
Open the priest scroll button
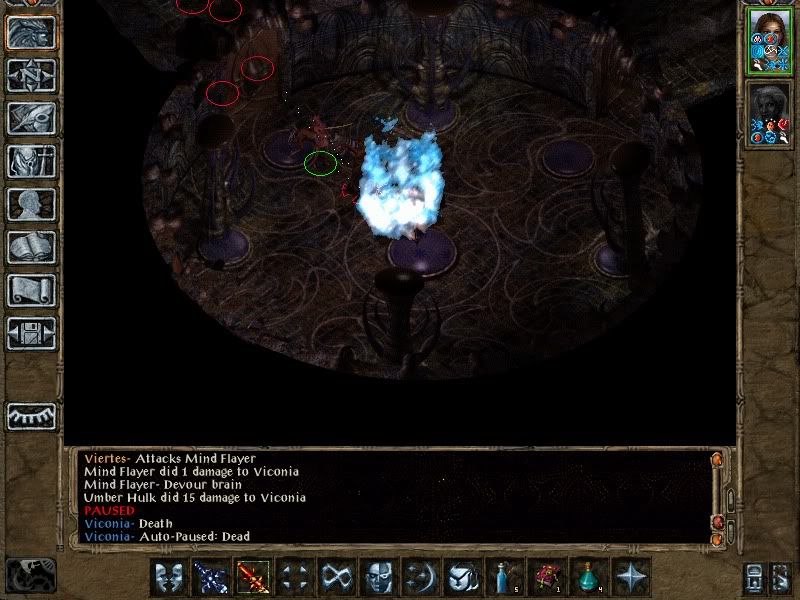[x=32, y=290]
